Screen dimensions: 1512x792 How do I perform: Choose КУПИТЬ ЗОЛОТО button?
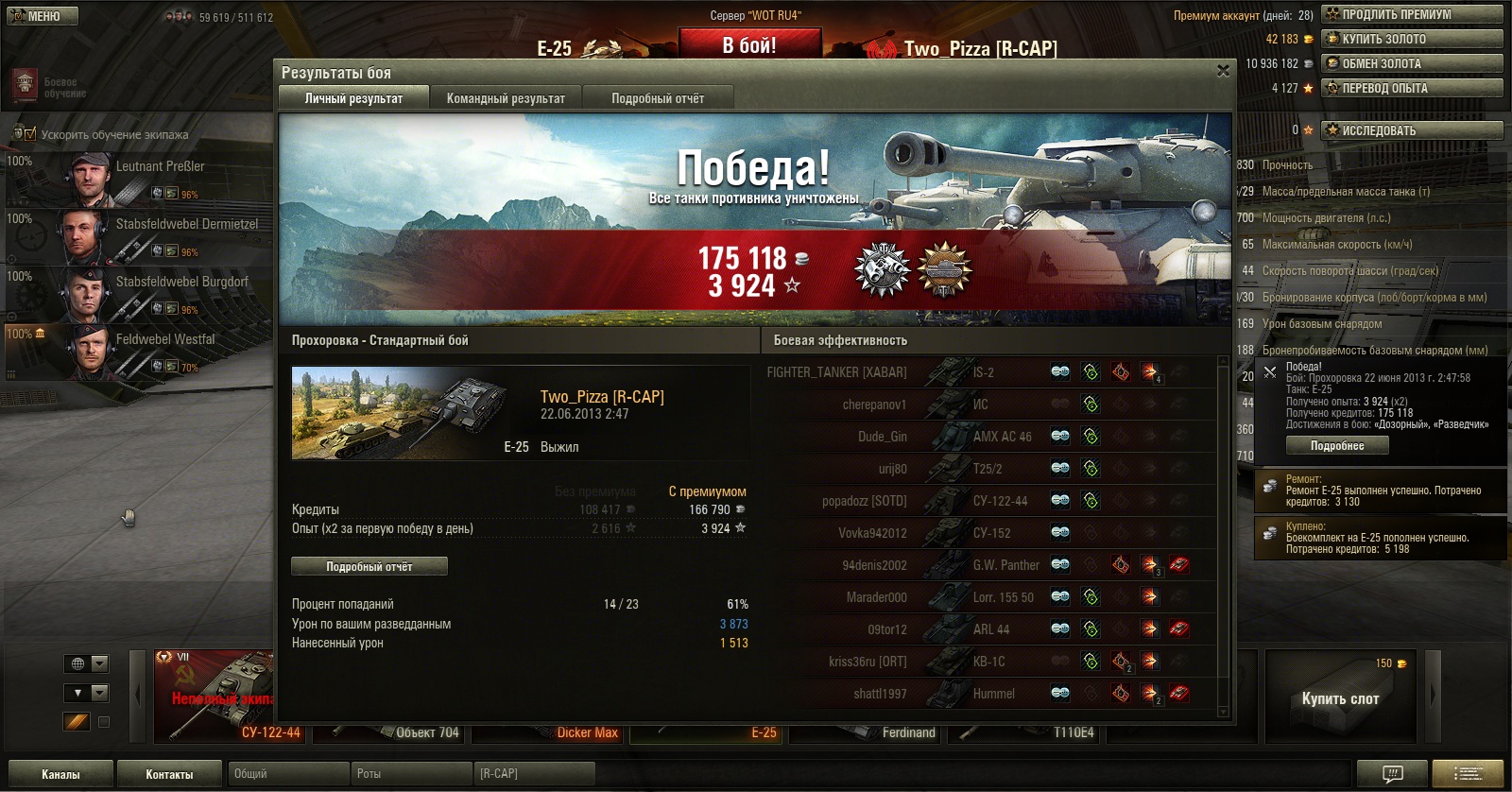point(1412,39)
